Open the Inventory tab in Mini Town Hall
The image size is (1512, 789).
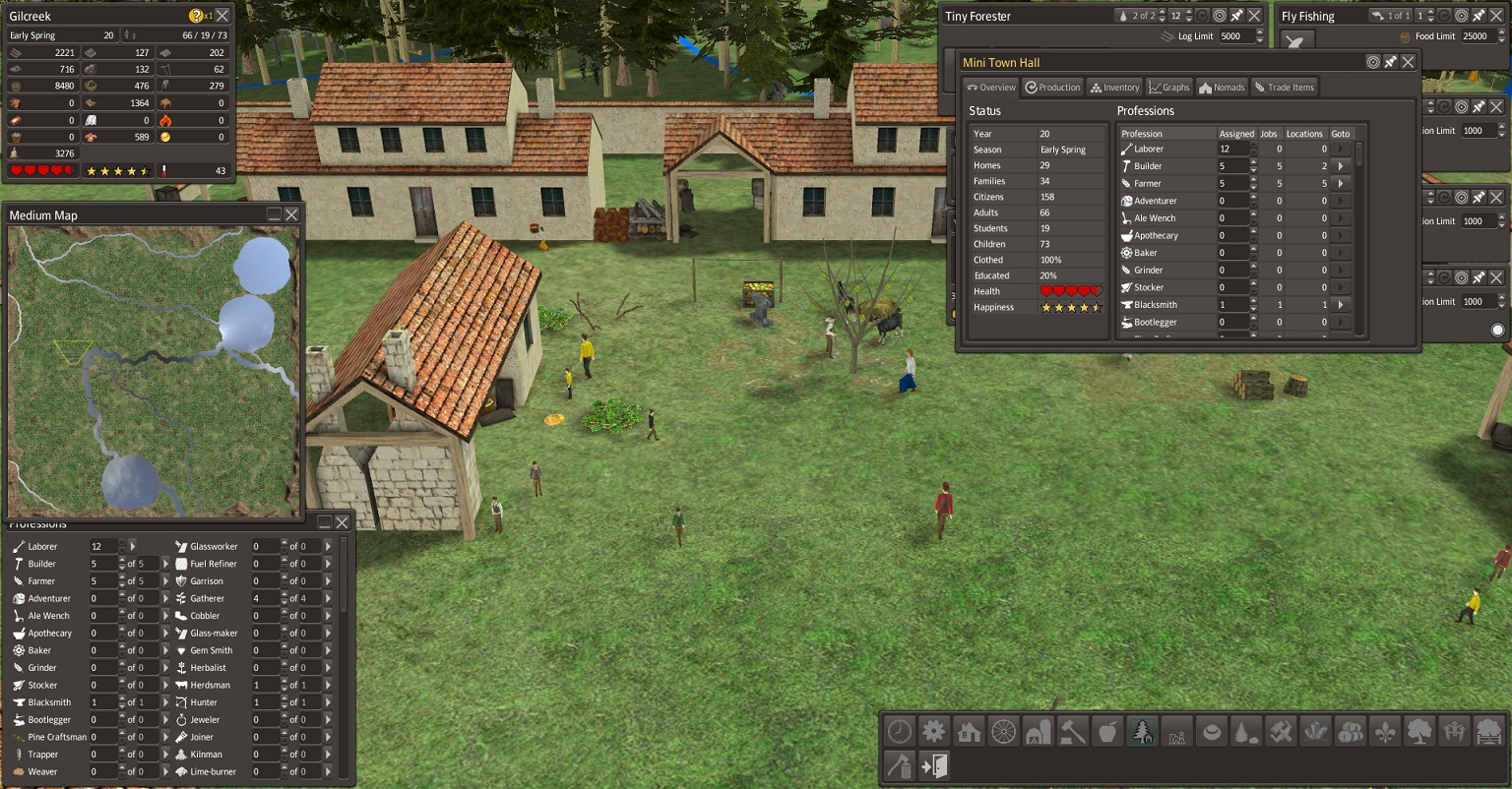tap(1114, 88)
